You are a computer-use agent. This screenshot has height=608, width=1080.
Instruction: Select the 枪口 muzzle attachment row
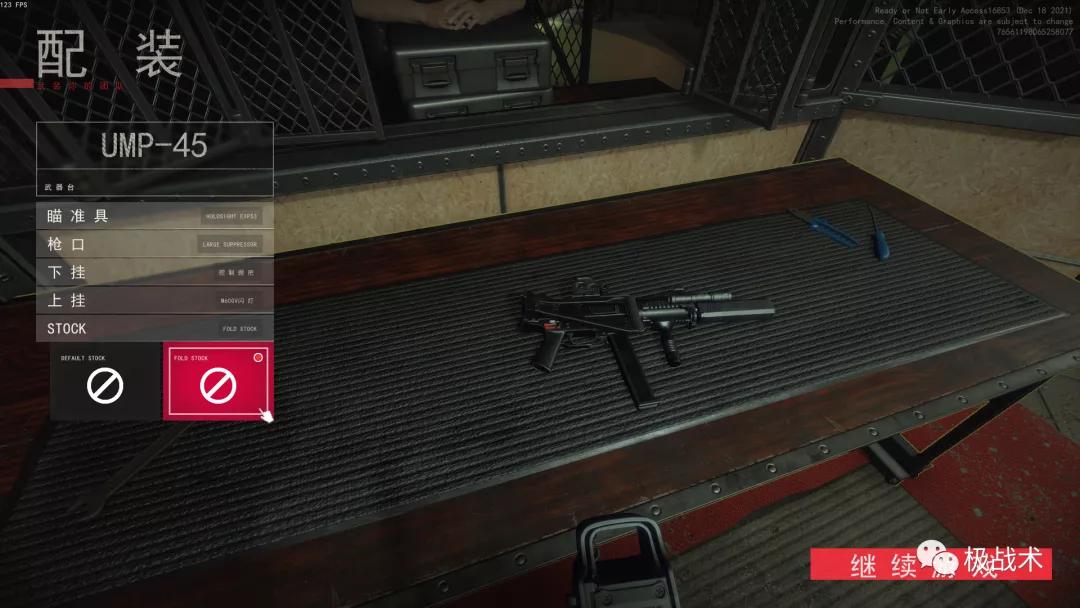(154, 243)
